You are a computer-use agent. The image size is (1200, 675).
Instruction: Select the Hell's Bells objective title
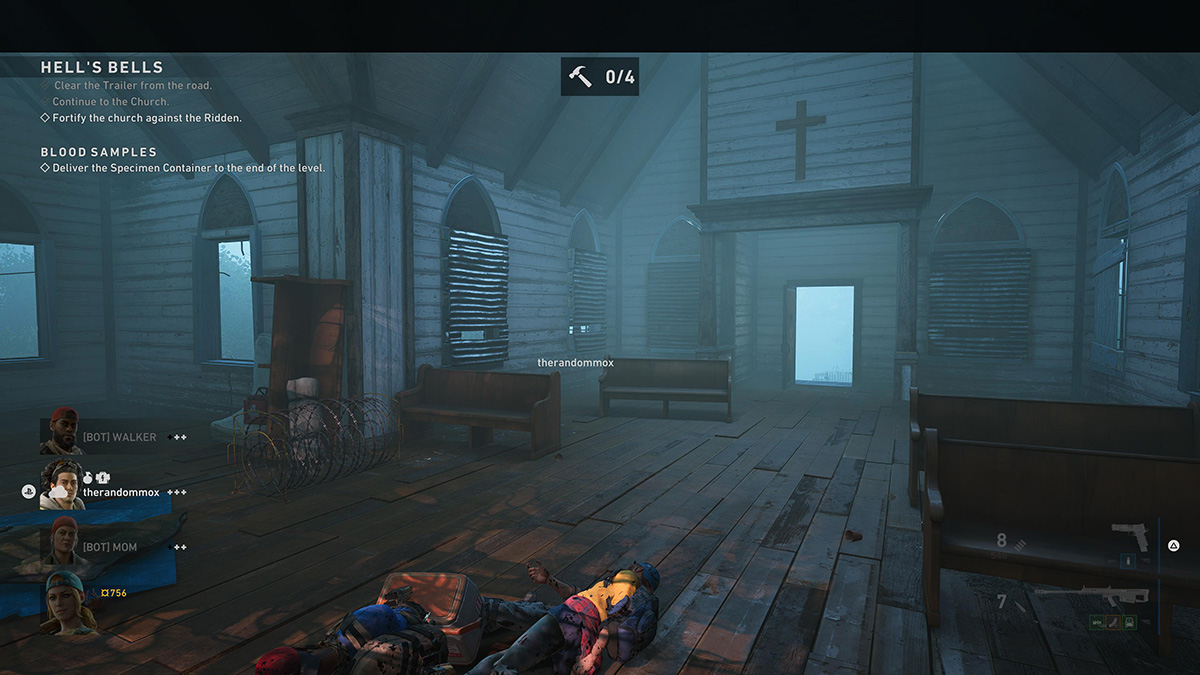pyautogui.click(x=102, y=68)
